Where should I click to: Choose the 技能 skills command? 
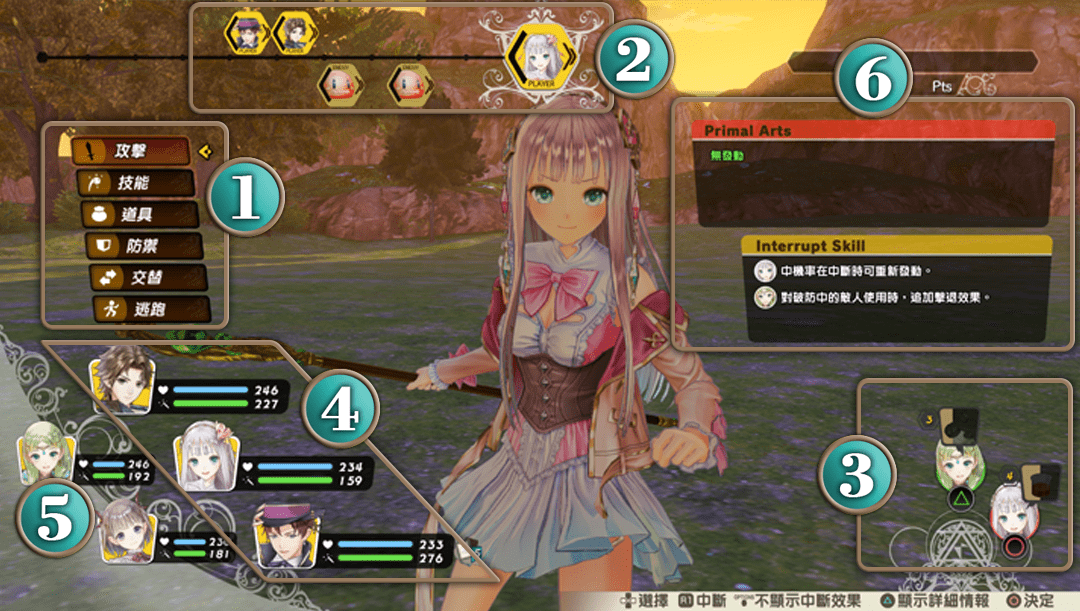tap(136, 183)
